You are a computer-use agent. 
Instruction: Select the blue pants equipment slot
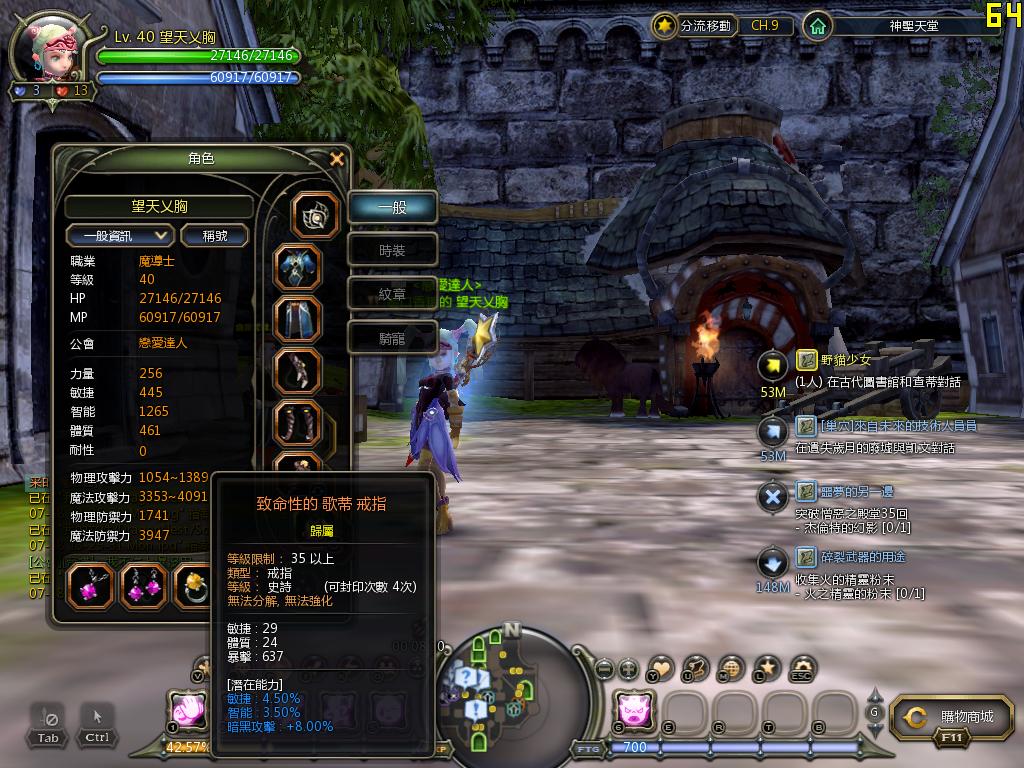(x=298, y=320)
